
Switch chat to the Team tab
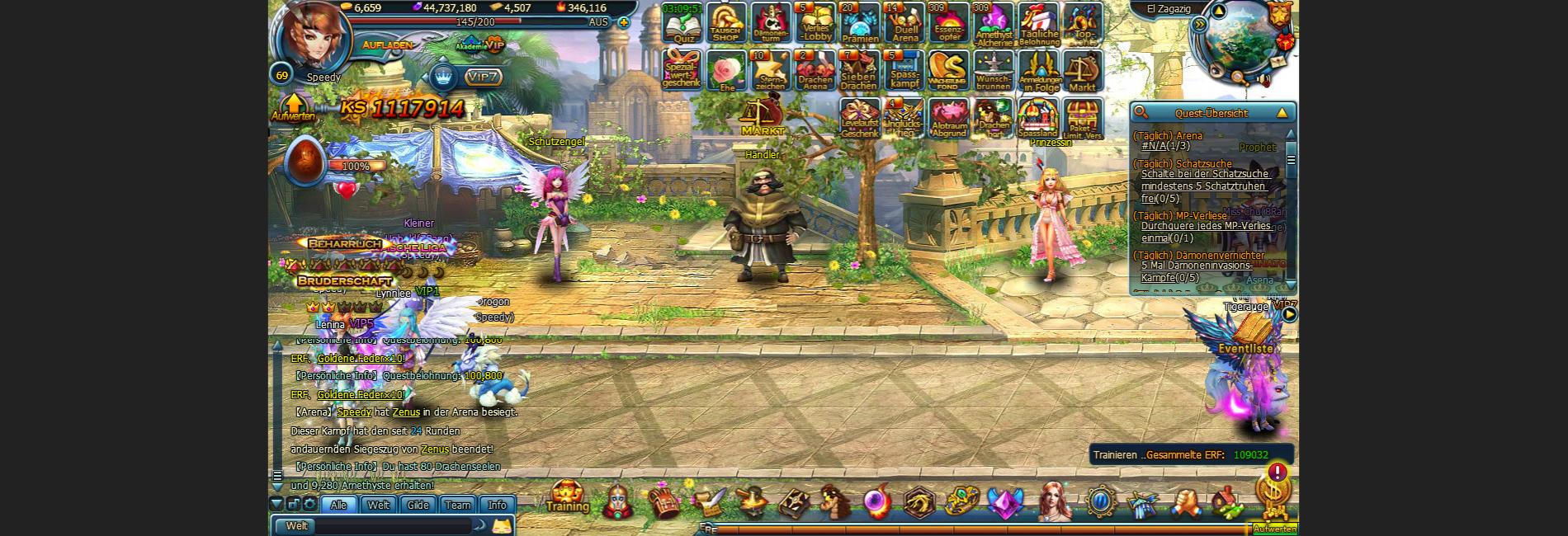click(457, 505)
